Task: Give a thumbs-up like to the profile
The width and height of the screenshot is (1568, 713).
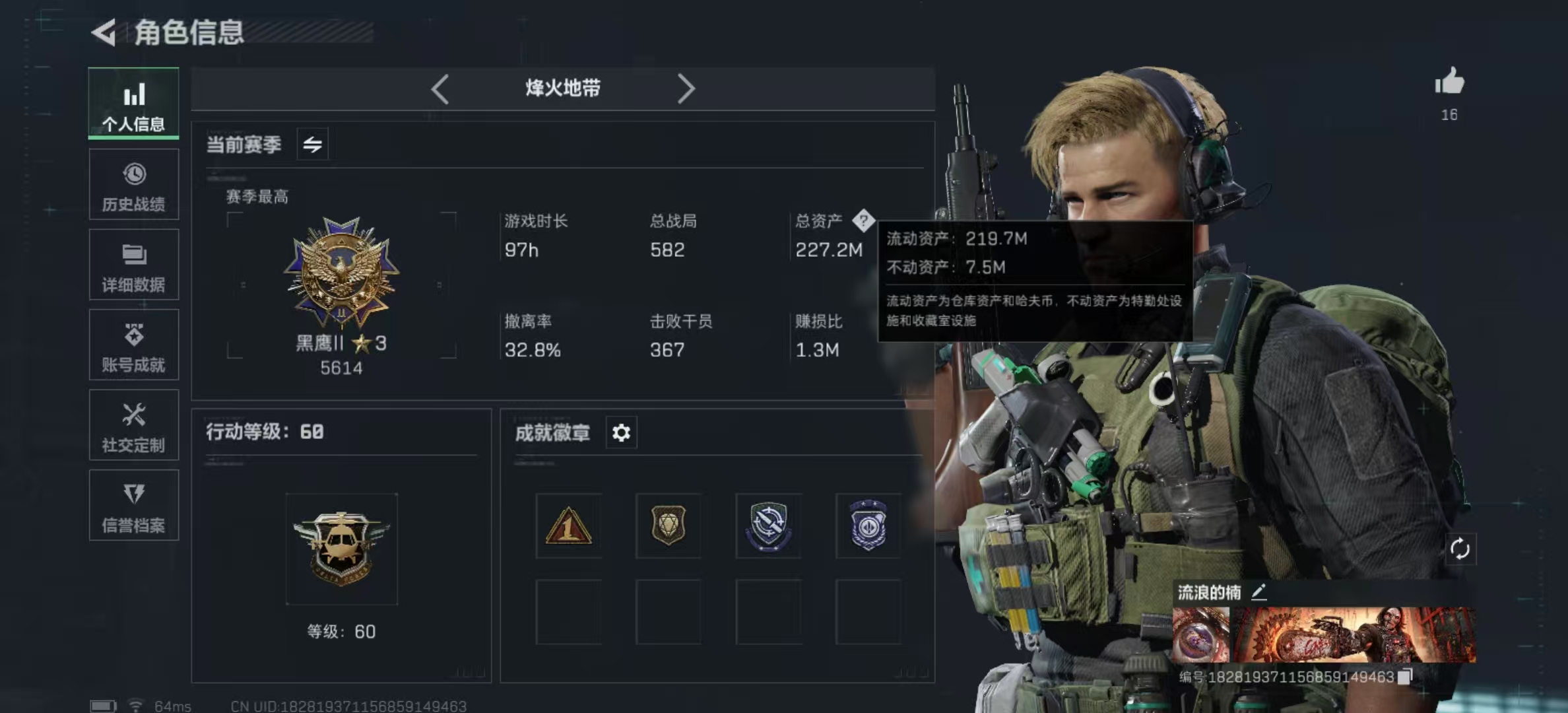Action: click(1449, 83)
